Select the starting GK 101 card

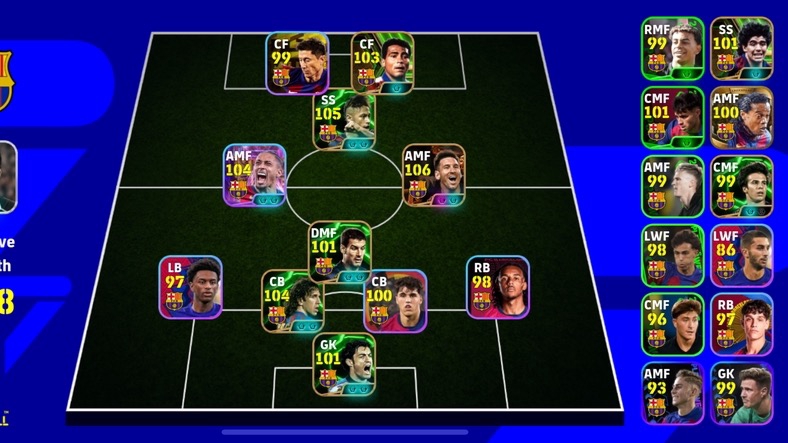(x=345, y=362)
